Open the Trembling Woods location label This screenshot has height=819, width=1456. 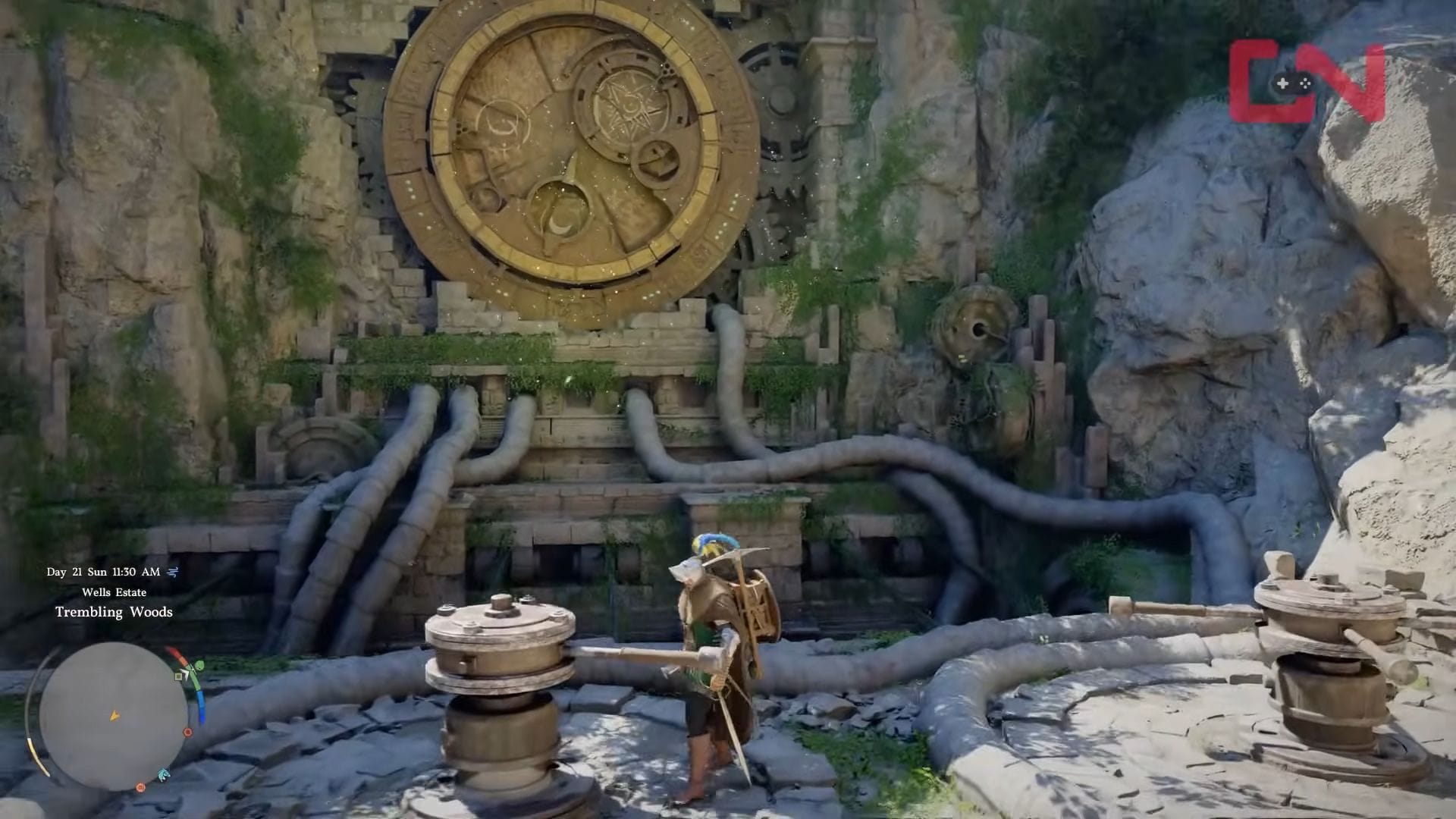(x=115, y=612)
